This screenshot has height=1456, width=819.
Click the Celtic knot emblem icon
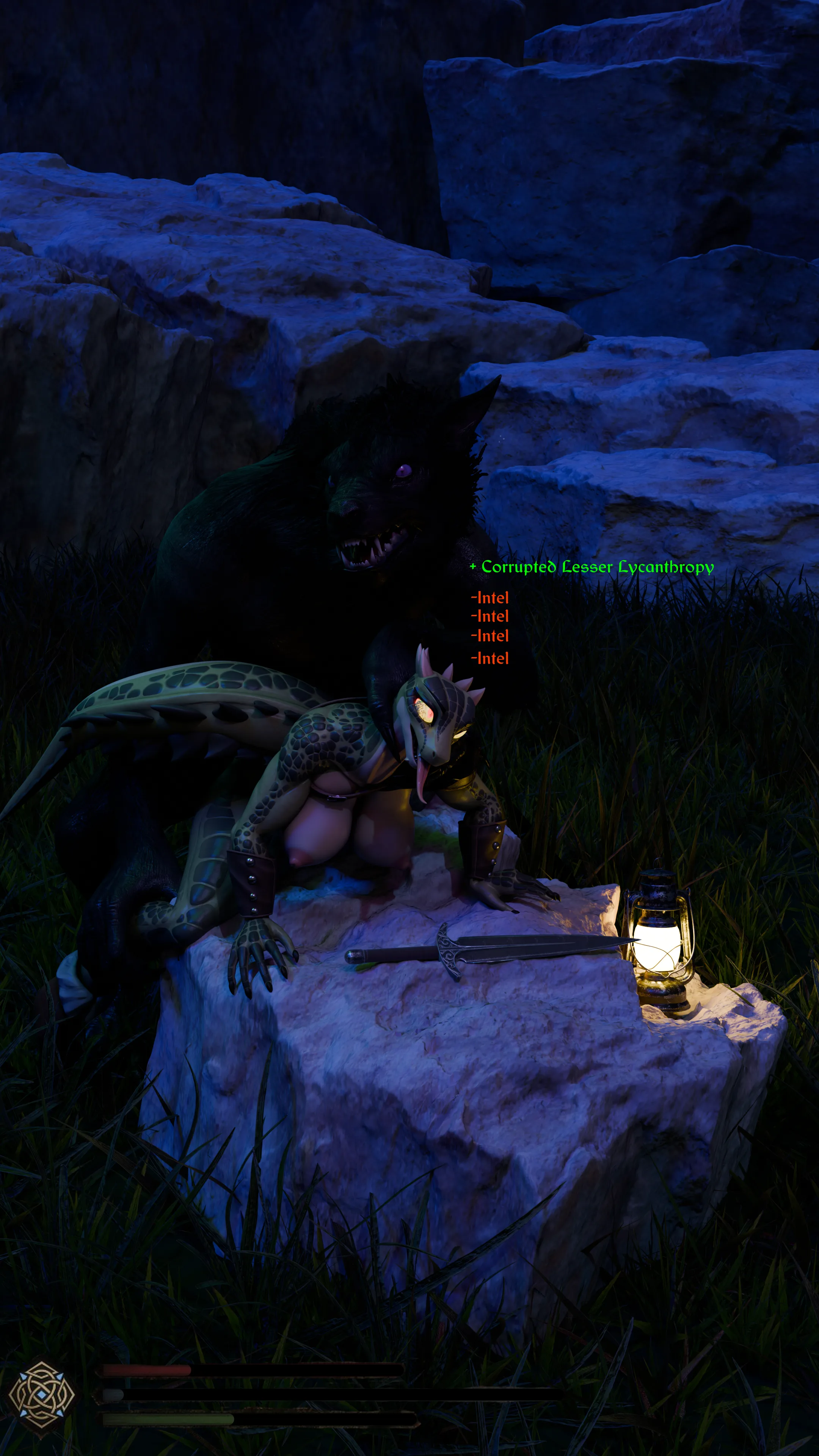(41, 1395)
